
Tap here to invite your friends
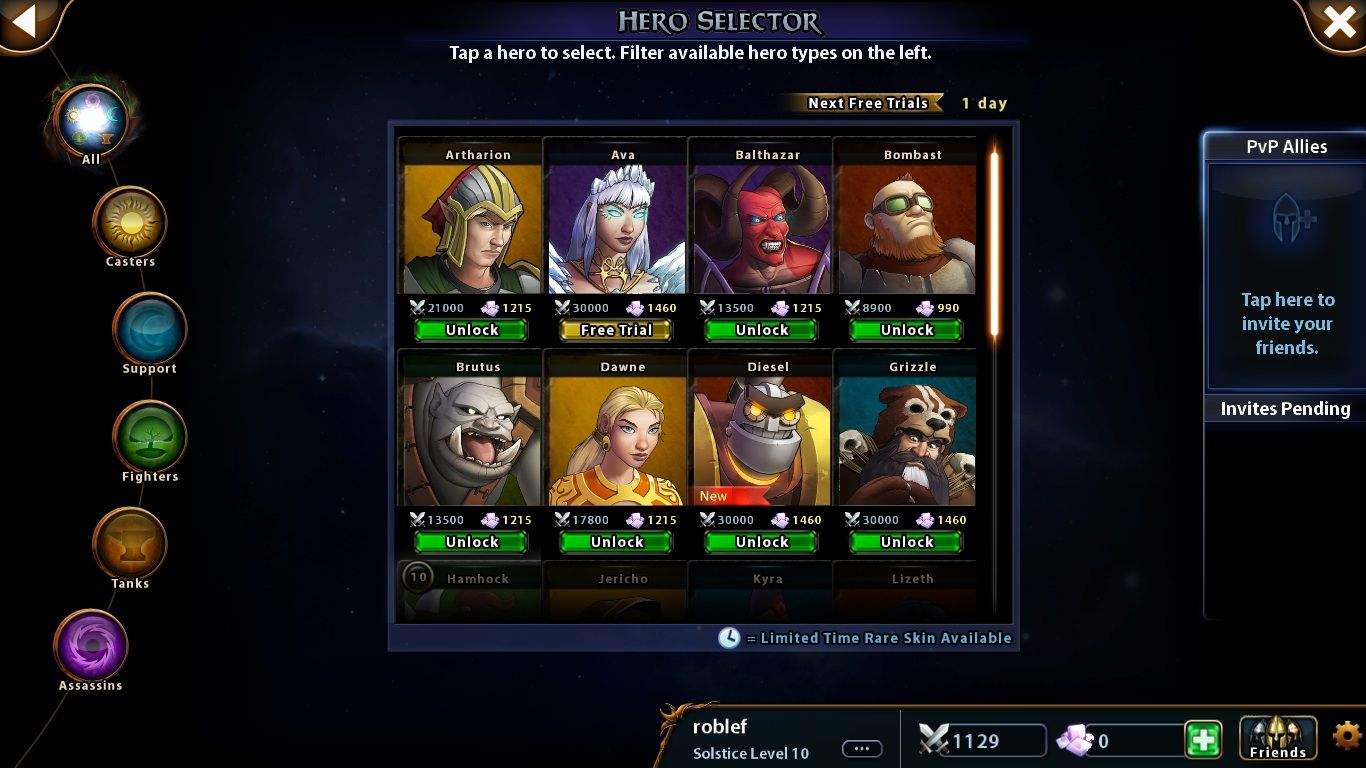[1286, 323]
